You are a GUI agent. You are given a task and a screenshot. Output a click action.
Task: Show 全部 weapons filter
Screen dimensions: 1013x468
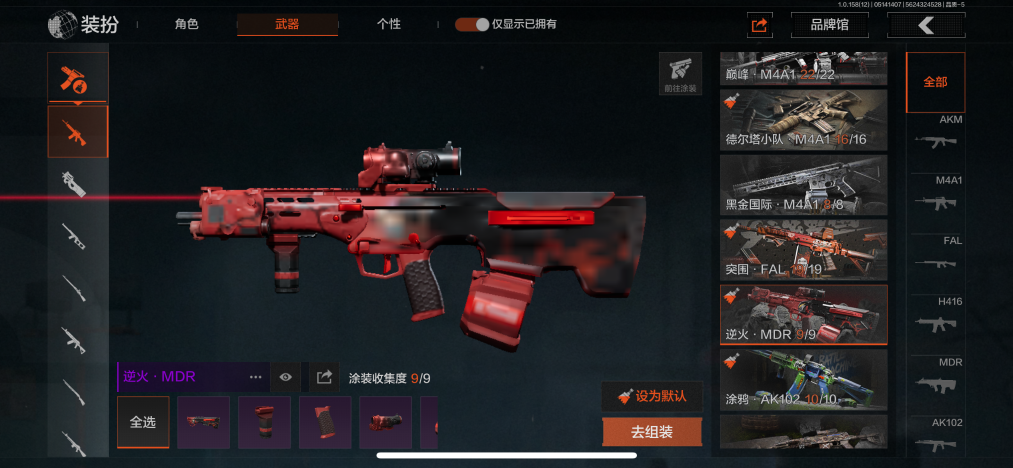[x=935, y=82]
